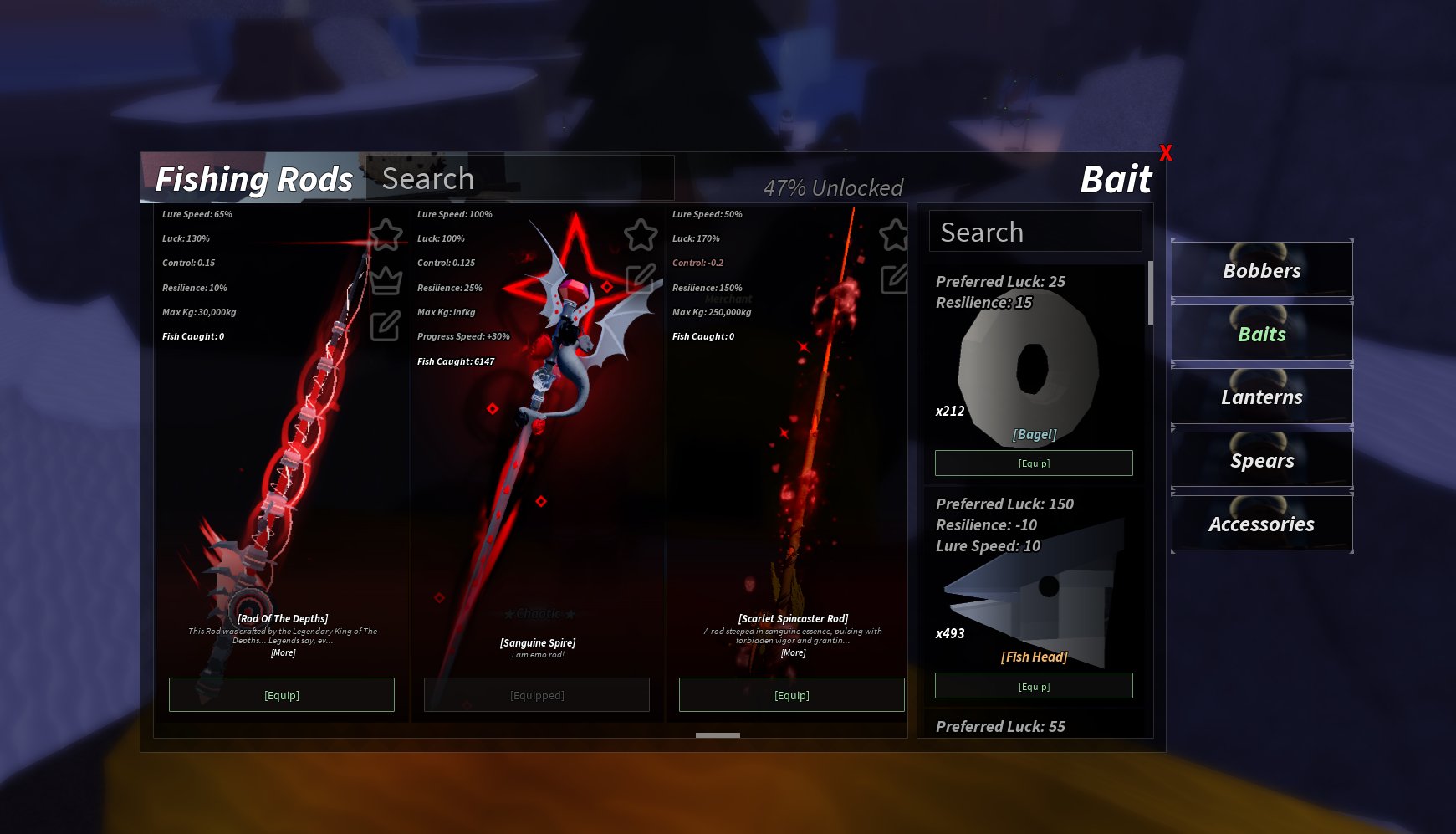Expand the Rod Of The Depths description with More
This screenshot has width=1456, height=834.
click(283, 653)
